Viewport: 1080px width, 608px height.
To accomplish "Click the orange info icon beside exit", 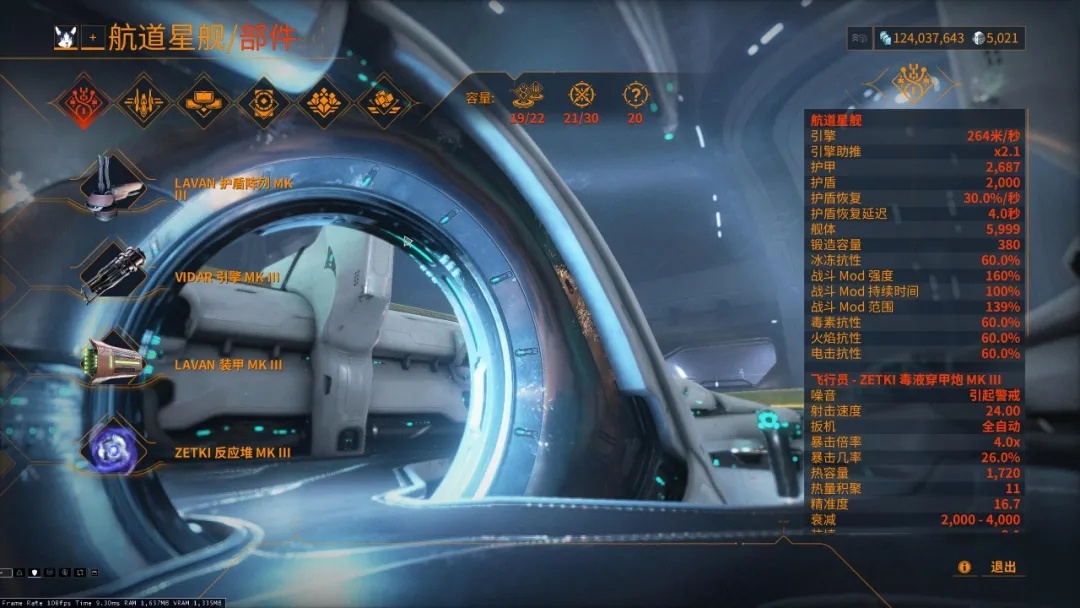I will pyautogui.click(x=964, y=567).
